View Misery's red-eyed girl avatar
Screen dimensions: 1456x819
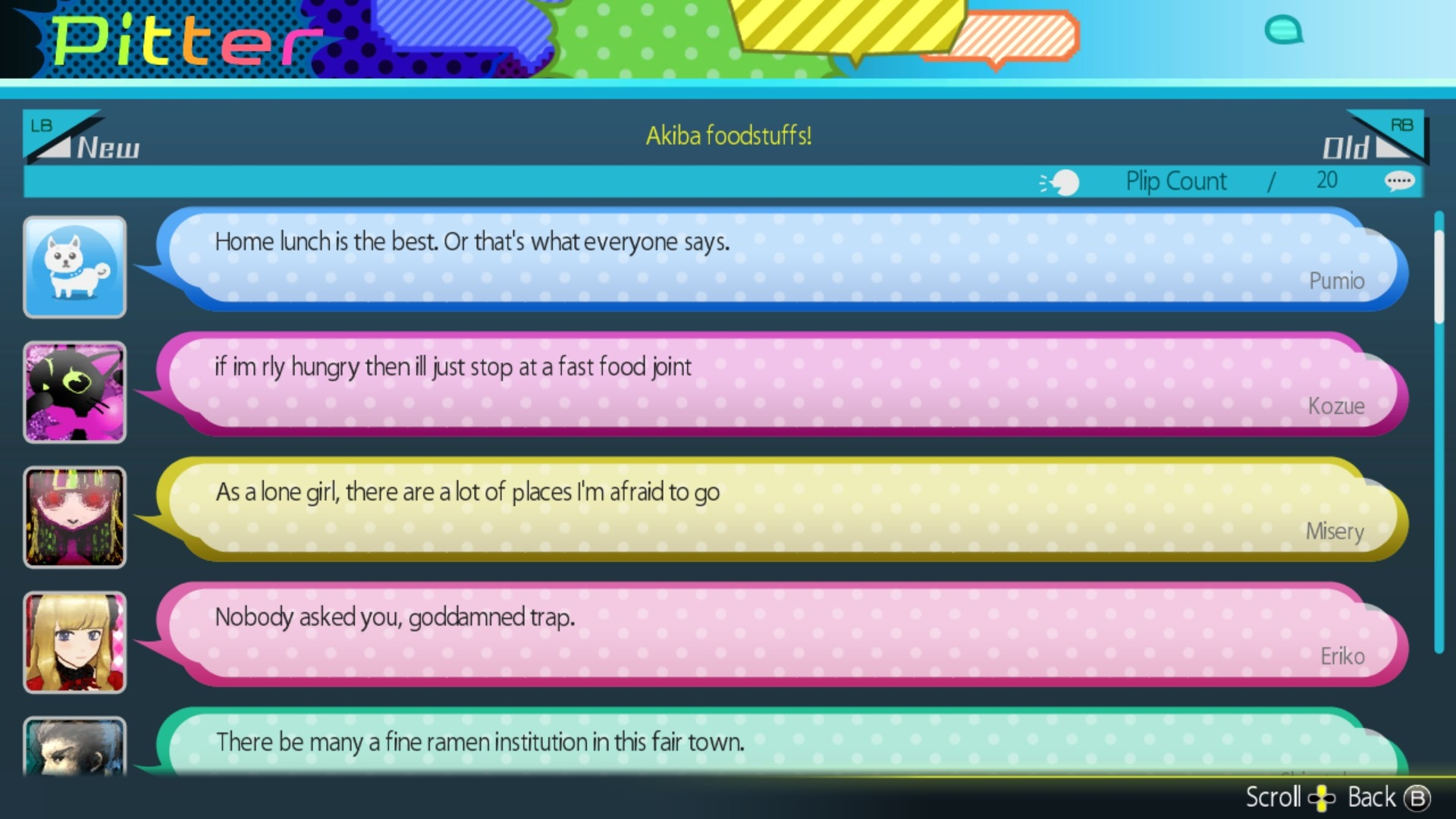pyautogui.click(x=74, y=517)
